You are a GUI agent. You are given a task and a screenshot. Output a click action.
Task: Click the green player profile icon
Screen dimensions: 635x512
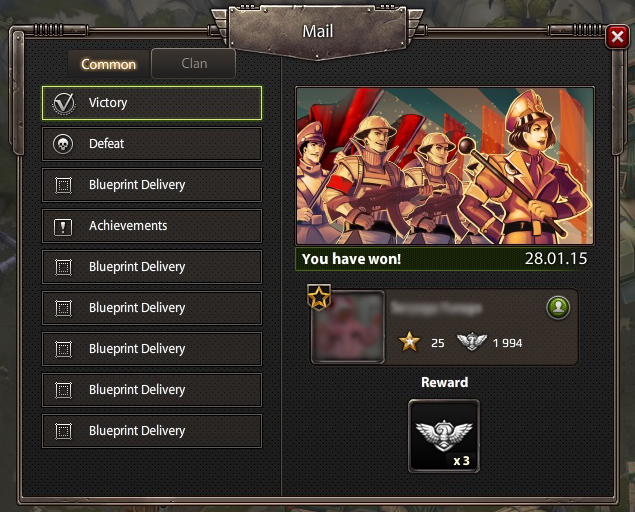558,307
